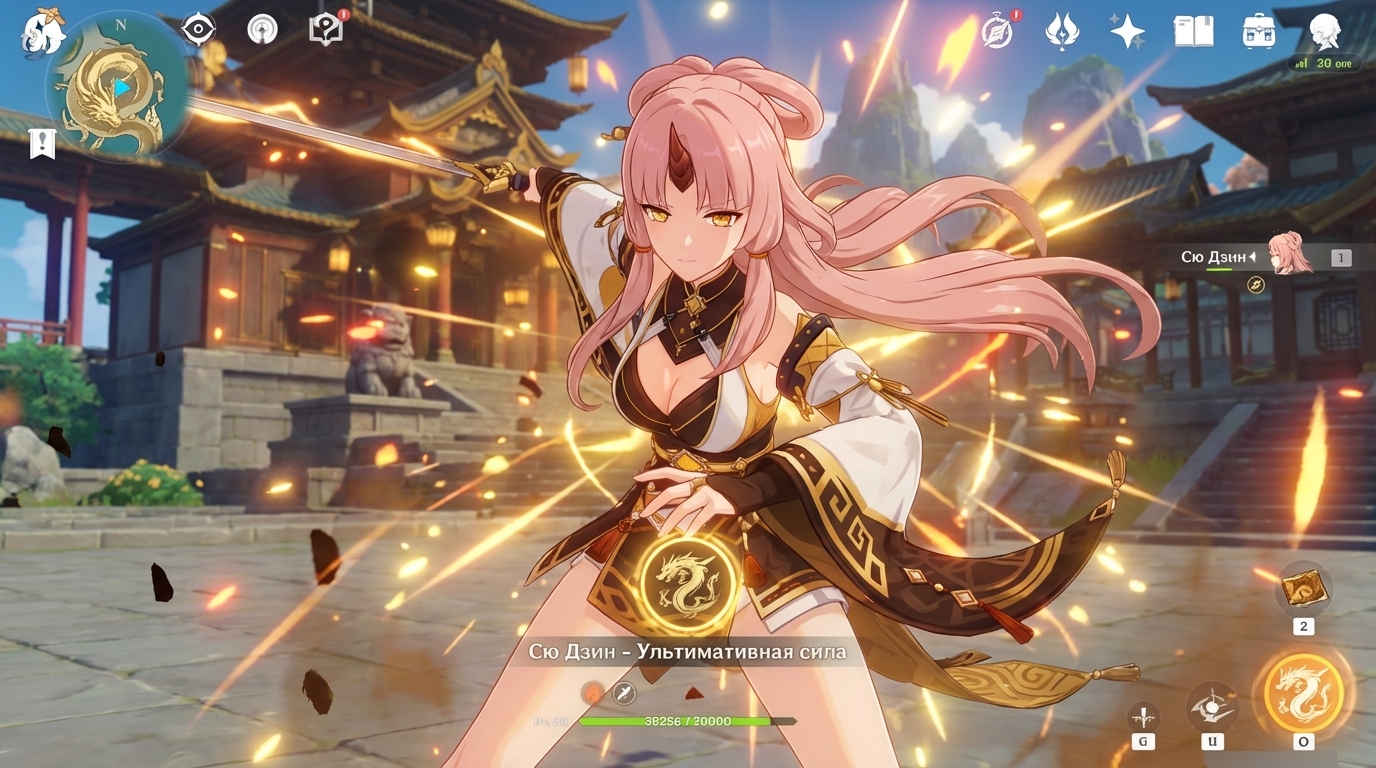Activate the glowing dragon ultimate ability
Viewport: 1376px width, 768px height.
click(x=1303, y=691)
